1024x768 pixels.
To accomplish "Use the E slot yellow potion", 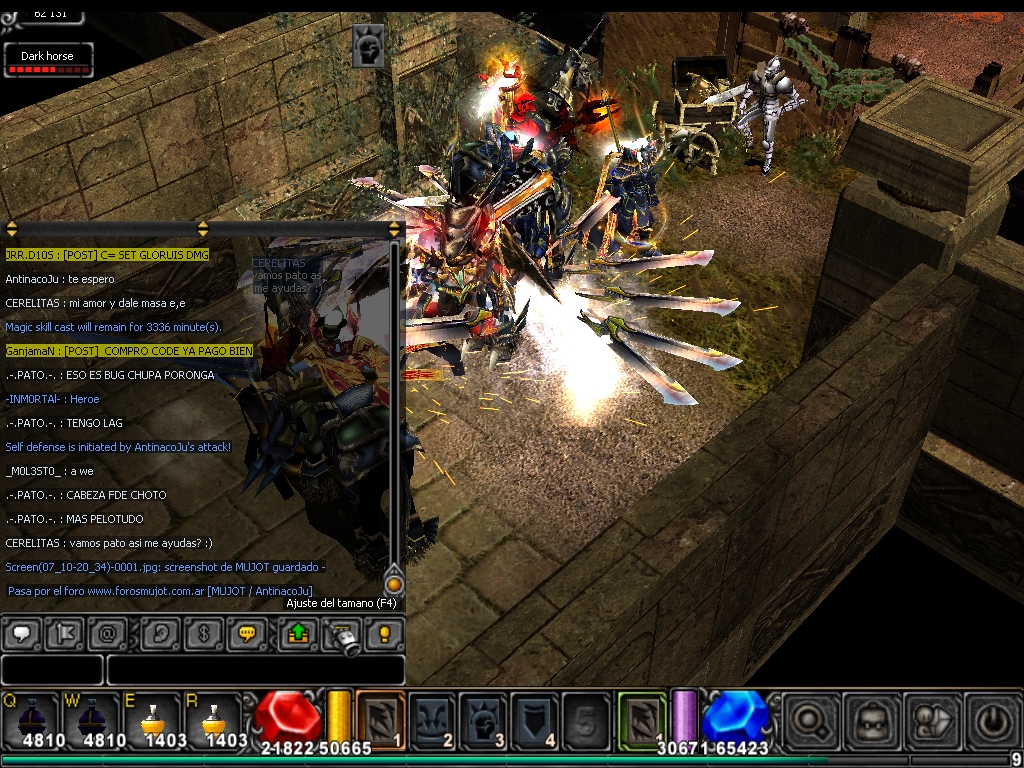I will [x=153, y=717].
